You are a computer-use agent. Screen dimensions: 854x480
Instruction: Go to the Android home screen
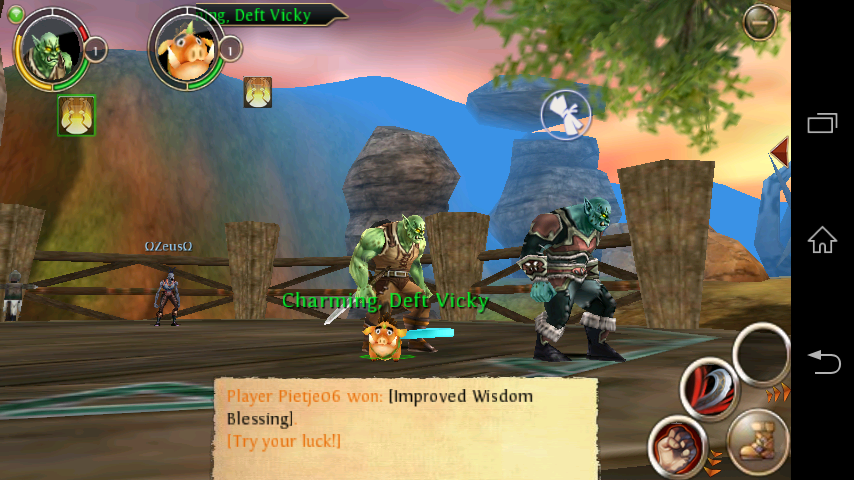822,240
